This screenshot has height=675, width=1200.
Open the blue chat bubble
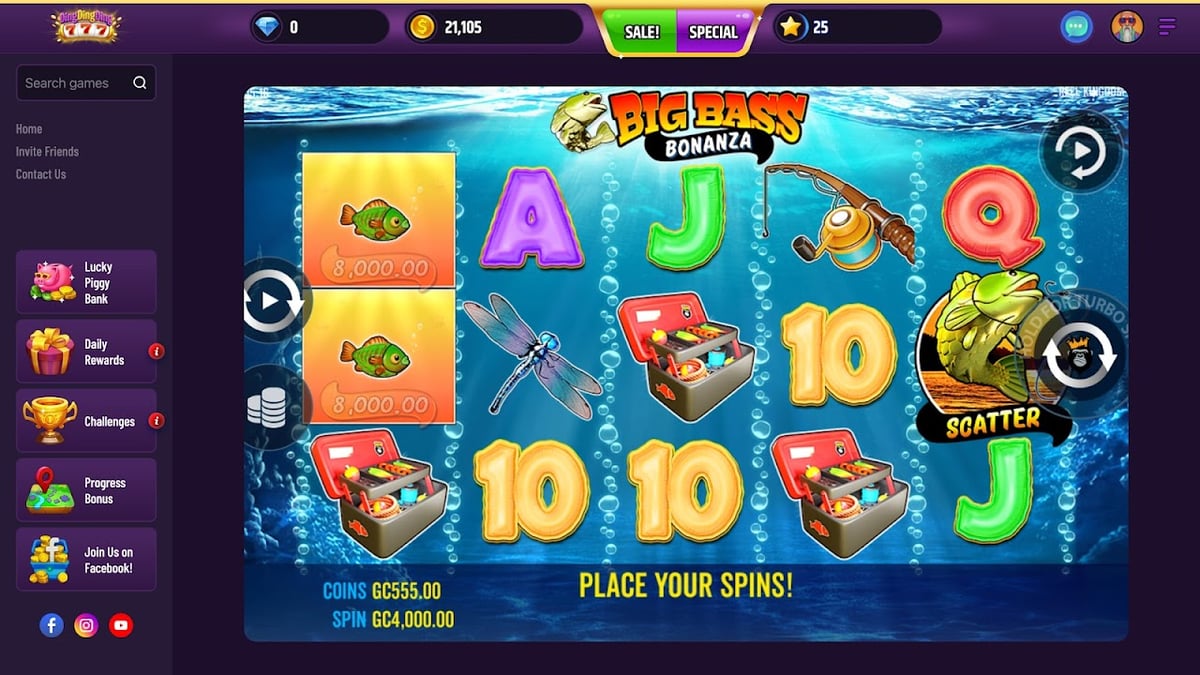(1076, 27)
